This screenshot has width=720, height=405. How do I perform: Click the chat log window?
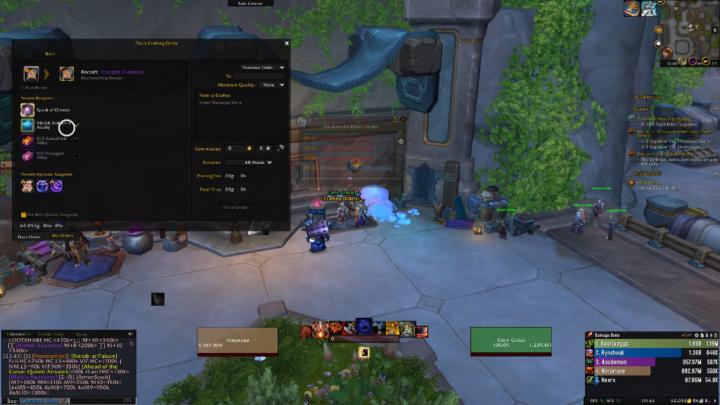click(70, 365)
